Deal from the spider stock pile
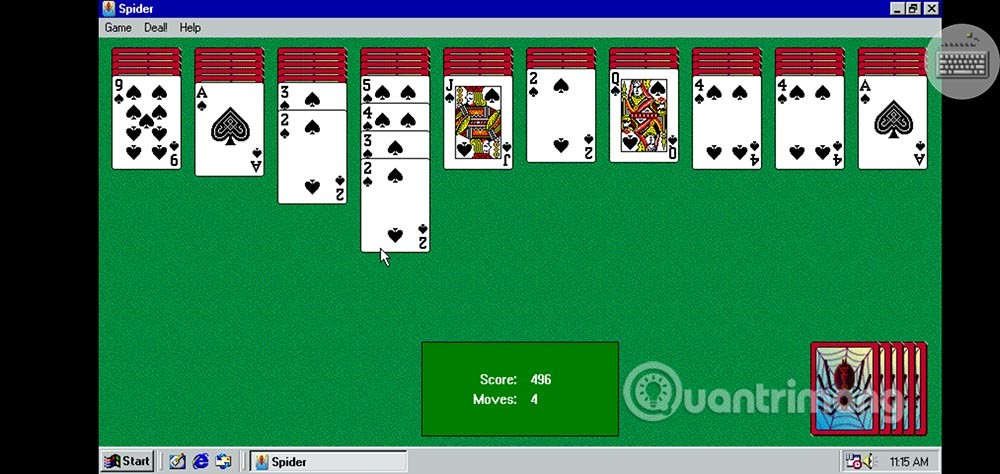This screenshot has width=1000, height=474. click(x=846, y=388)
